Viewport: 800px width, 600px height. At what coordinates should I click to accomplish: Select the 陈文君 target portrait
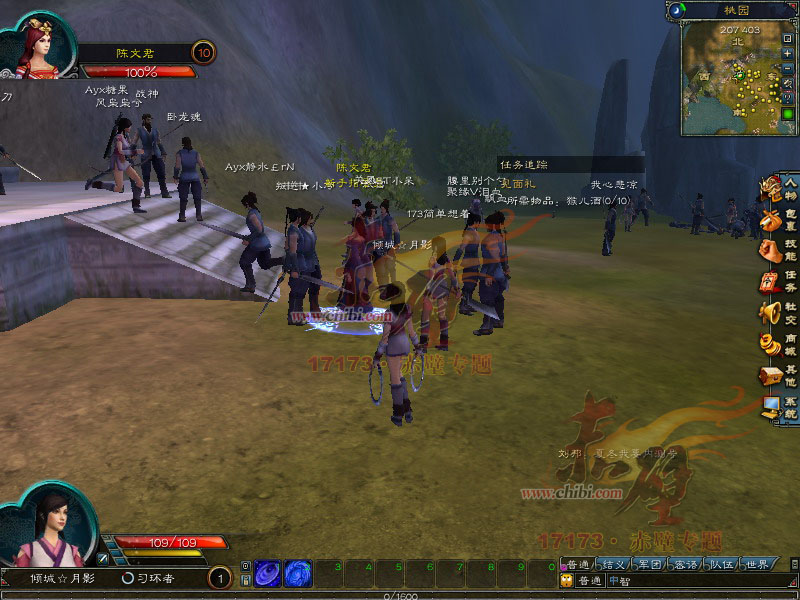pos(42,45)
